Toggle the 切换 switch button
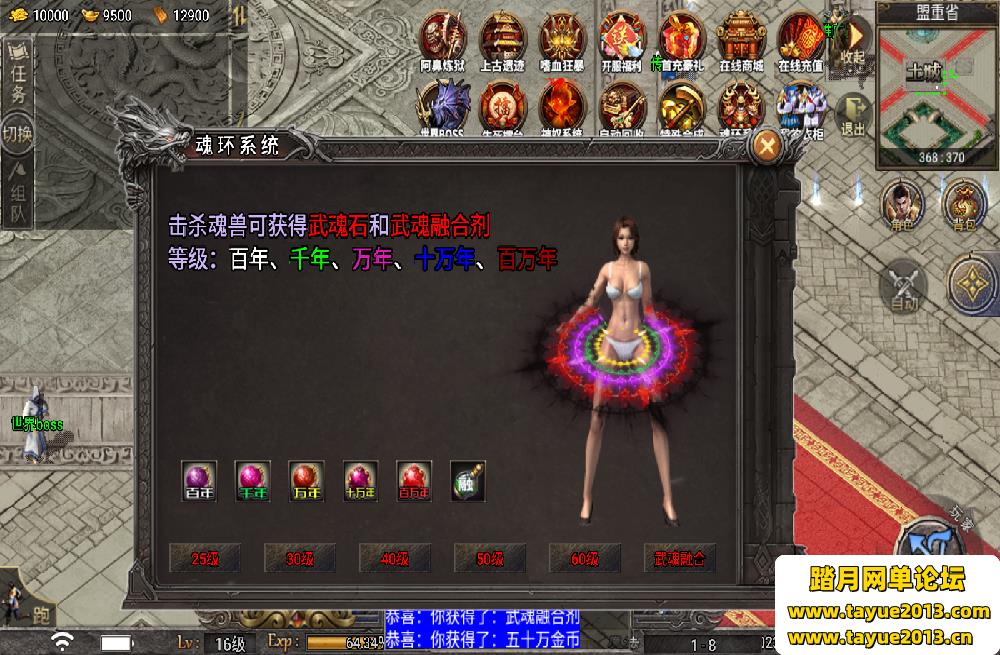Image resolution: width=1000 pixels, height=655 pixels. [18, 135]
